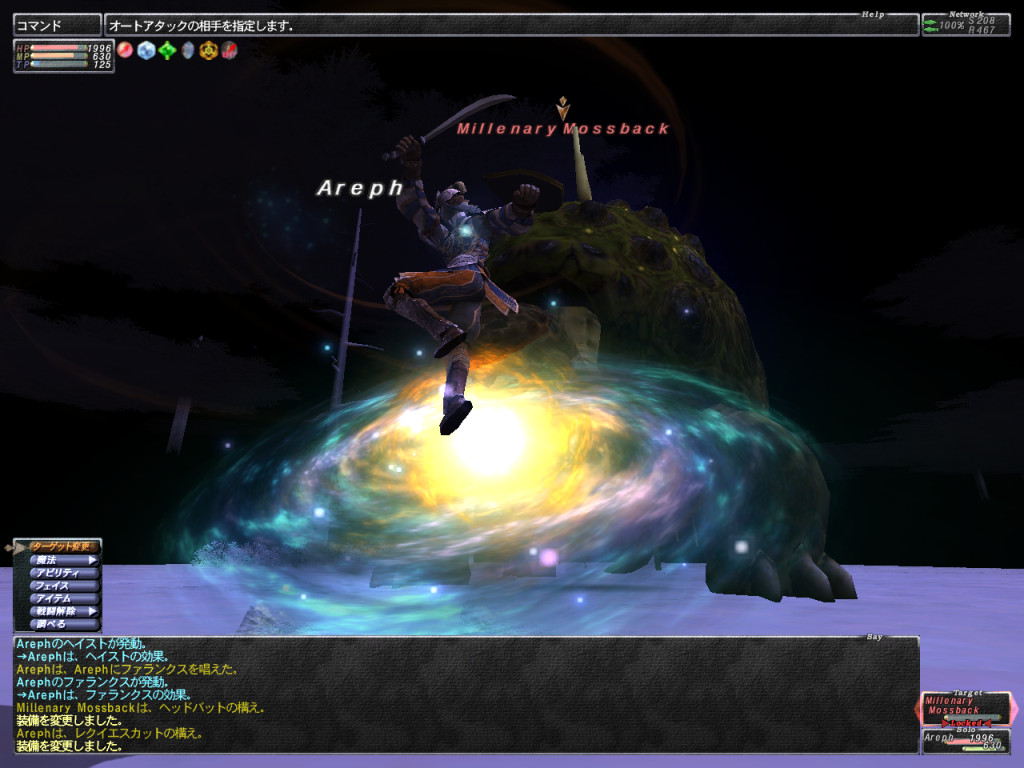Choose 戦闘解除 to disengage from battle
1024x768 pixels.
click(60, 611)
